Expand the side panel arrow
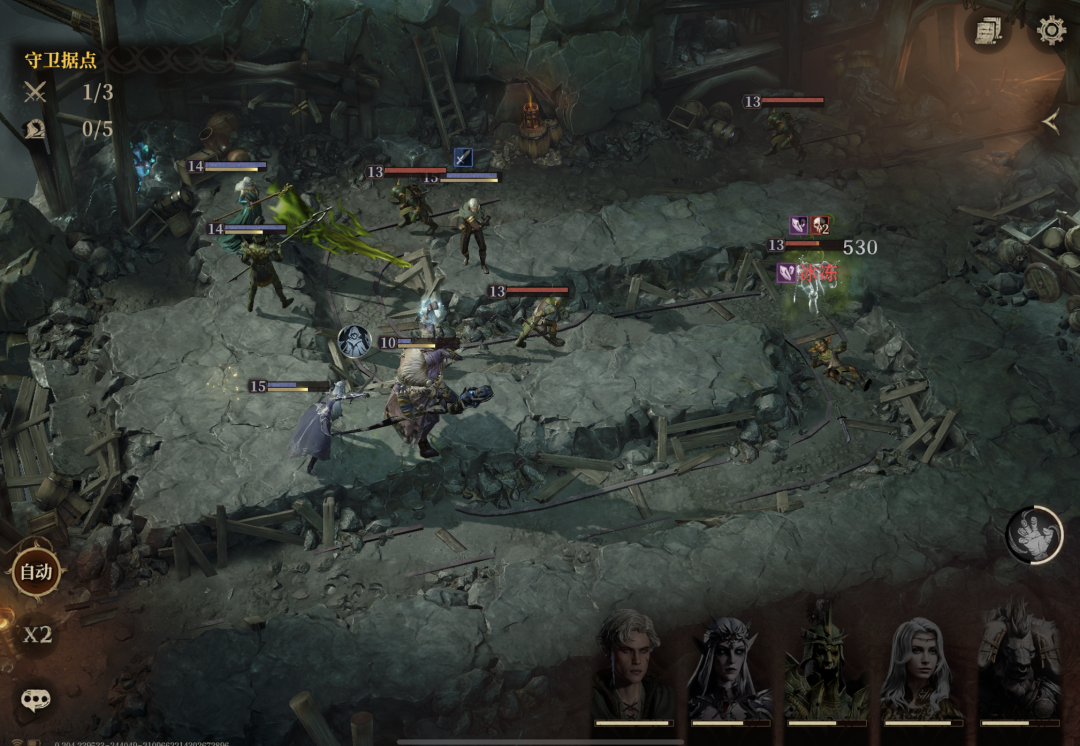The width and height of the screenshot is (1080, 746). [x=1050, y=121]
